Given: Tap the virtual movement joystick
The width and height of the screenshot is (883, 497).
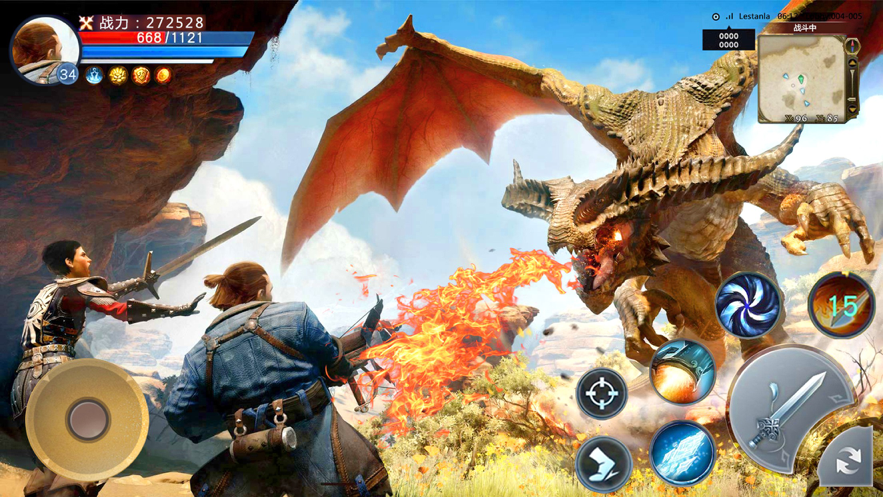Looking at the screenshot, I should (88, 417).
